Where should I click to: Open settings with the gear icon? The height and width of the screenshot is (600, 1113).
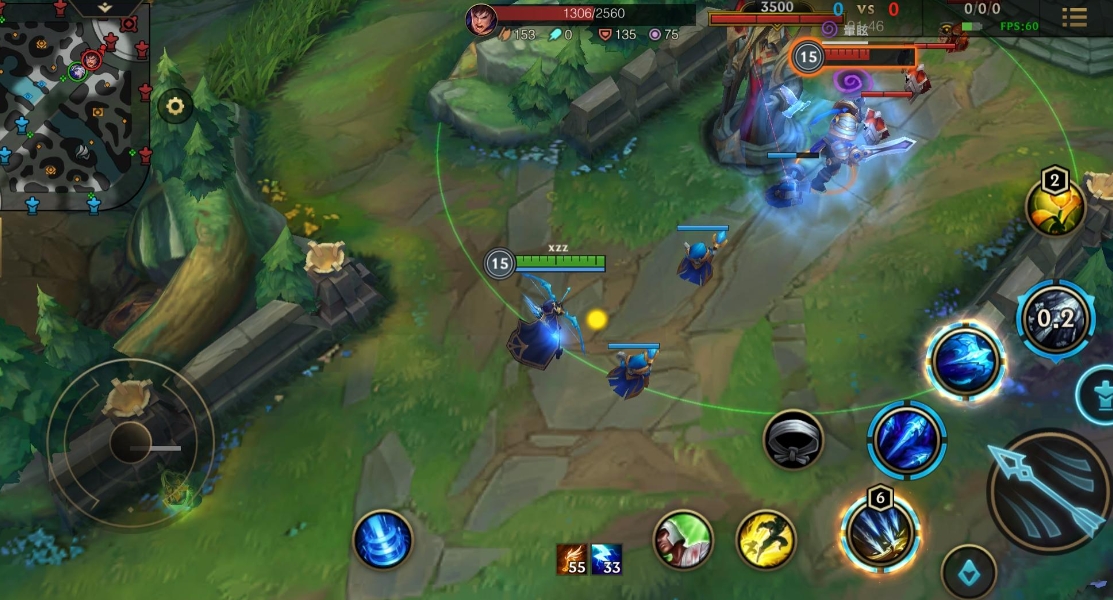[175, 106]
